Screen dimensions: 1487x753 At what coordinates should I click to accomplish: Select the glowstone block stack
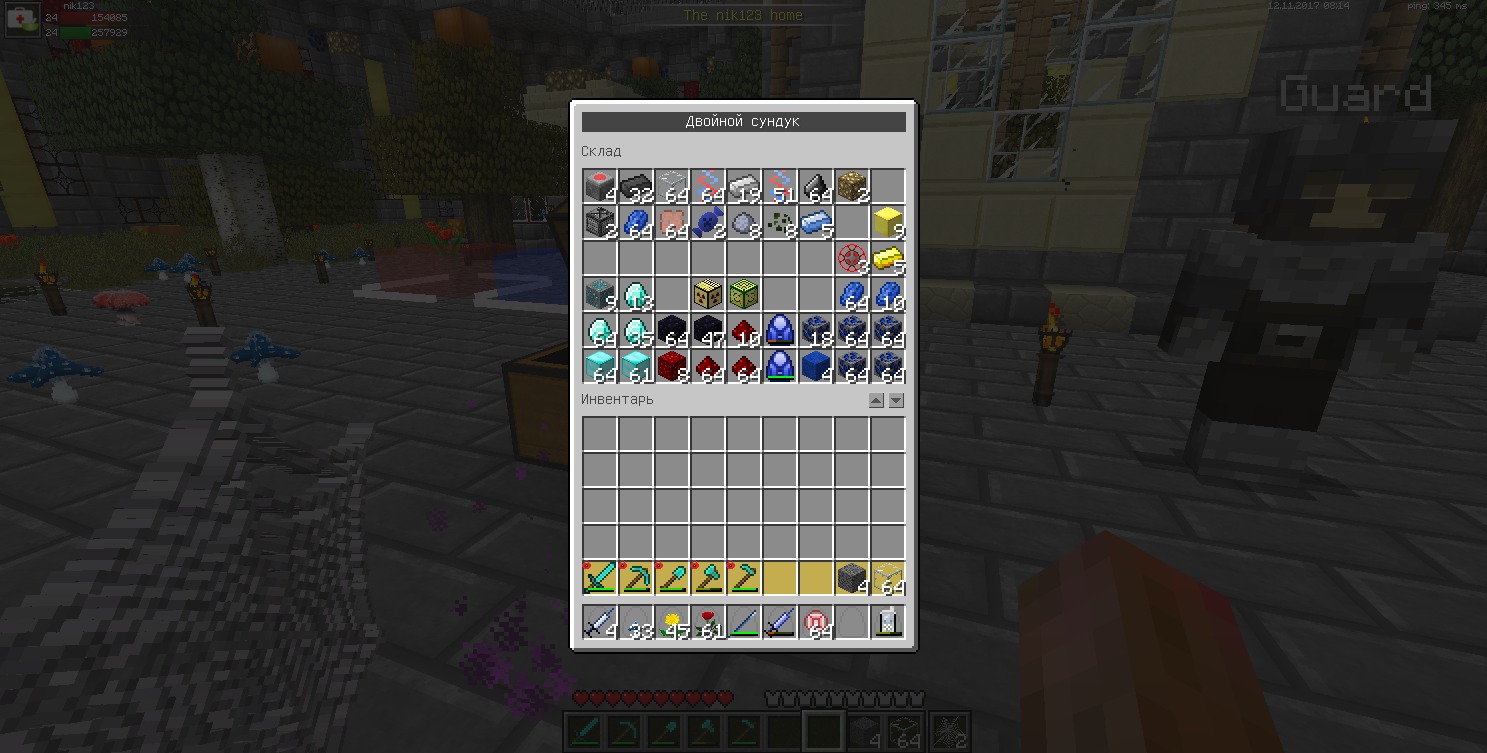pos(852,186)
